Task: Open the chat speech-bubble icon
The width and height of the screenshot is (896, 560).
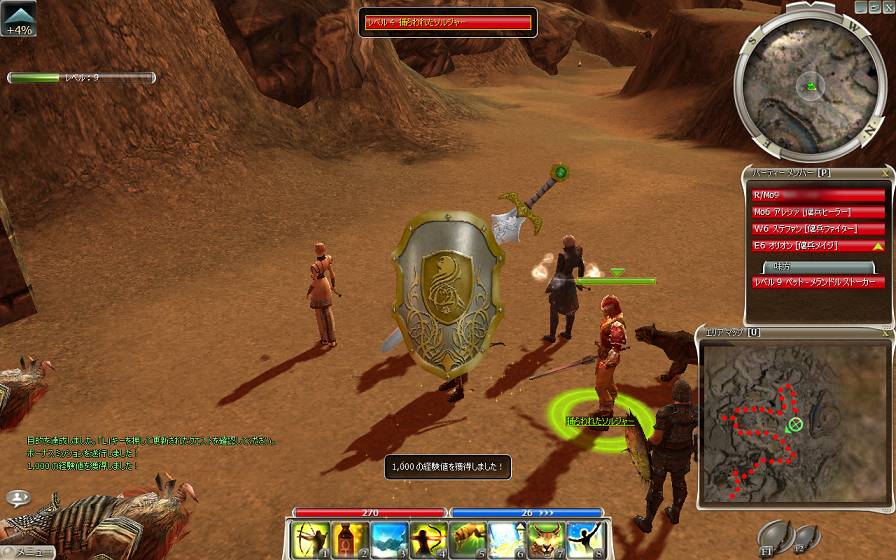Action: tap(17, 496)
